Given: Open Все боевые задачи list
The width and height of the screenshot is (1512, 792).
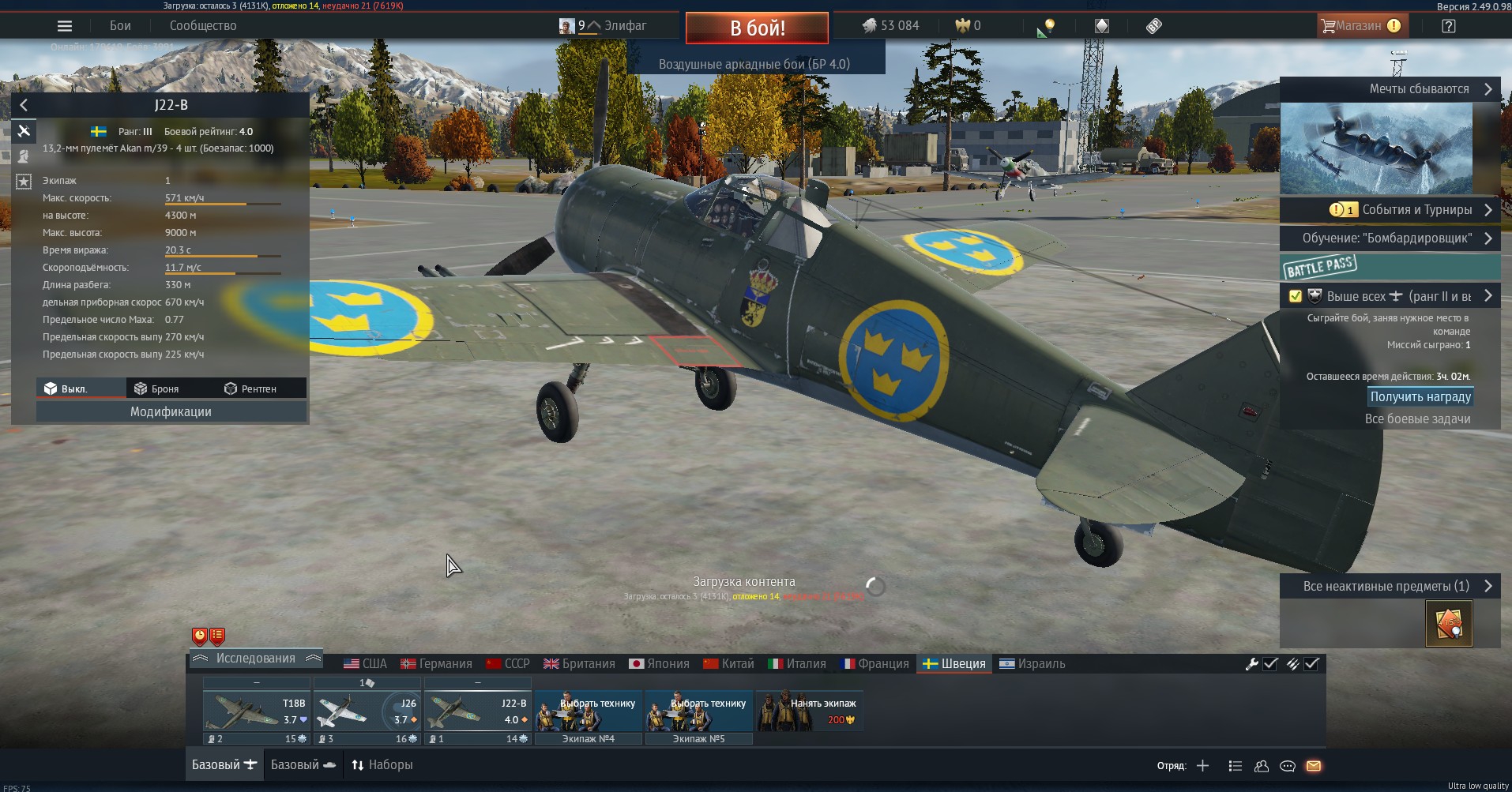Looking at the screenshot, I should (x=1417, y=419).
